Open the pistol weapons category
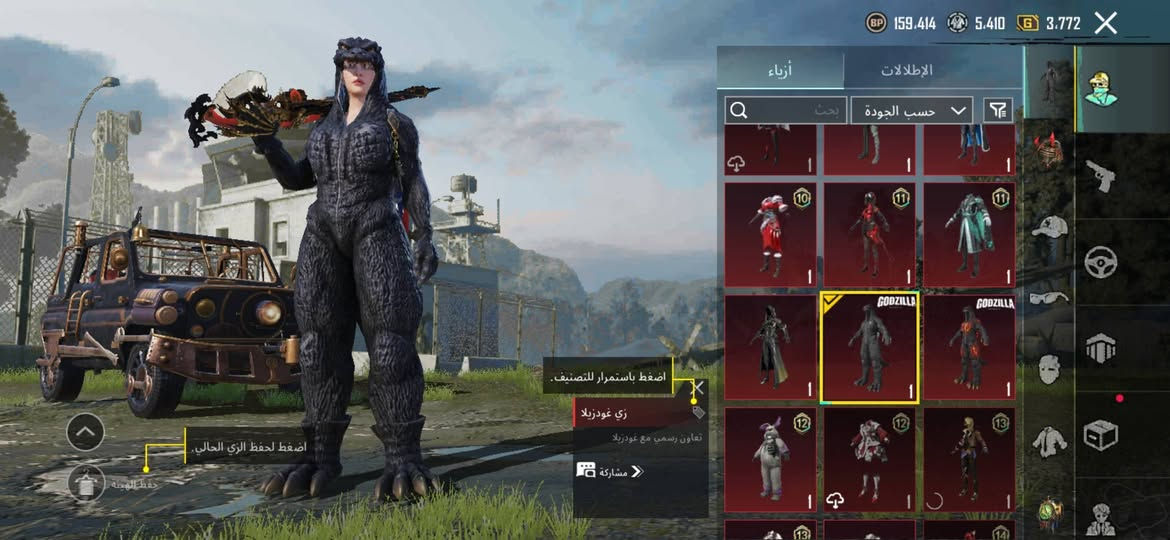The height and width of the screenshot is (540, 1170). point(1100,176)
